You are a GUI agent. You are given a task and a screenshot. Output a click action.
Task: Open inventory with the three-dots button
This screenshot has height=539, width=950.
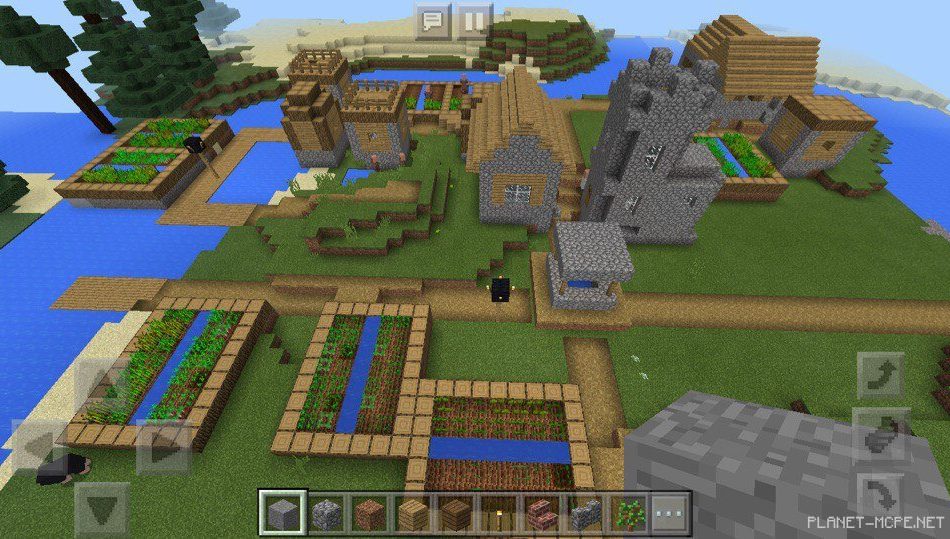pyautogui.click(x=671, y=513)
